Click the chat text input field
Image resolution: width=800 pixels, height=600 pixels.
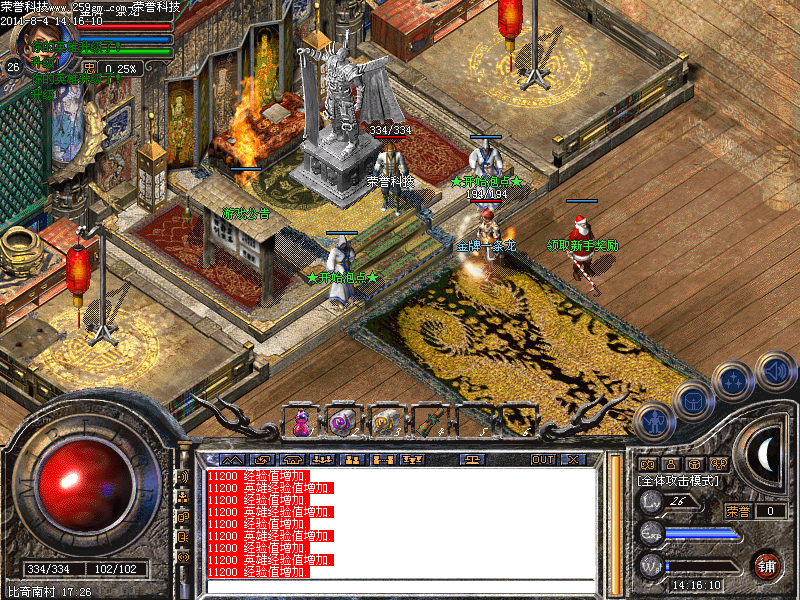point(400,585)
